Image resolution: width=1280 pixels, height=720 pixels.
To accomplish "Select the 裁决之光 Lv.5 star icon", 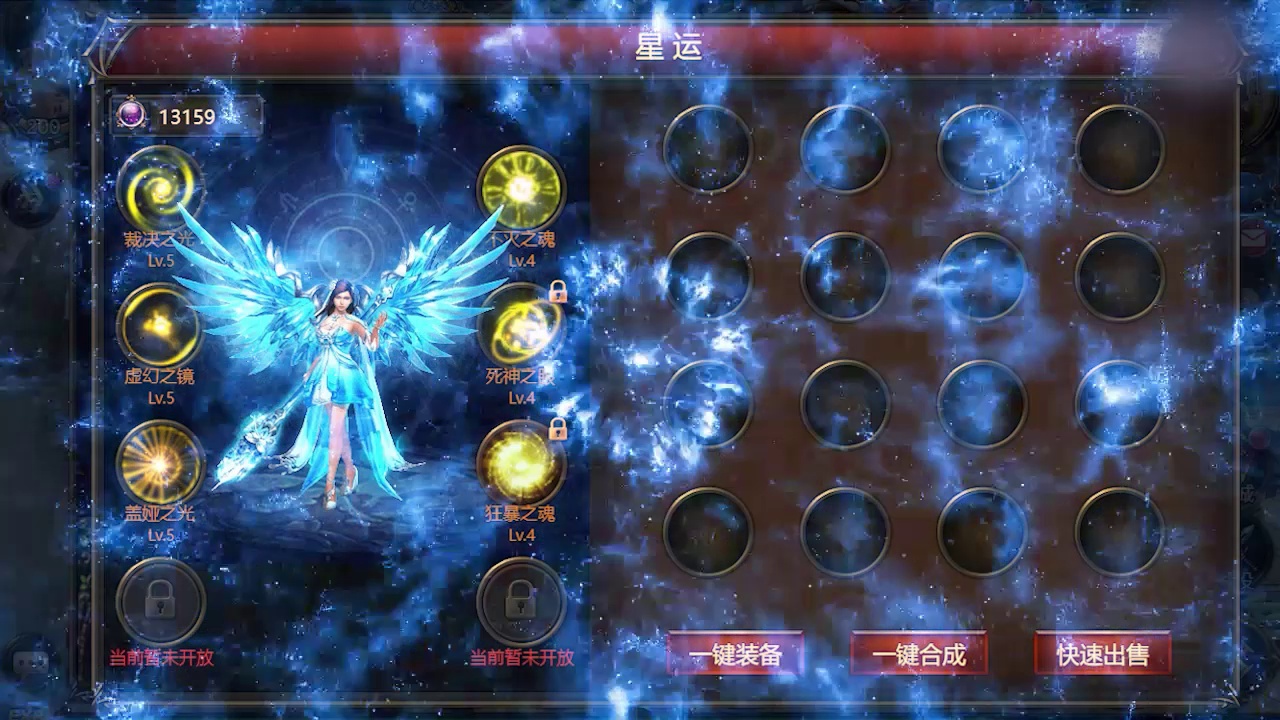I will [160, 190].
